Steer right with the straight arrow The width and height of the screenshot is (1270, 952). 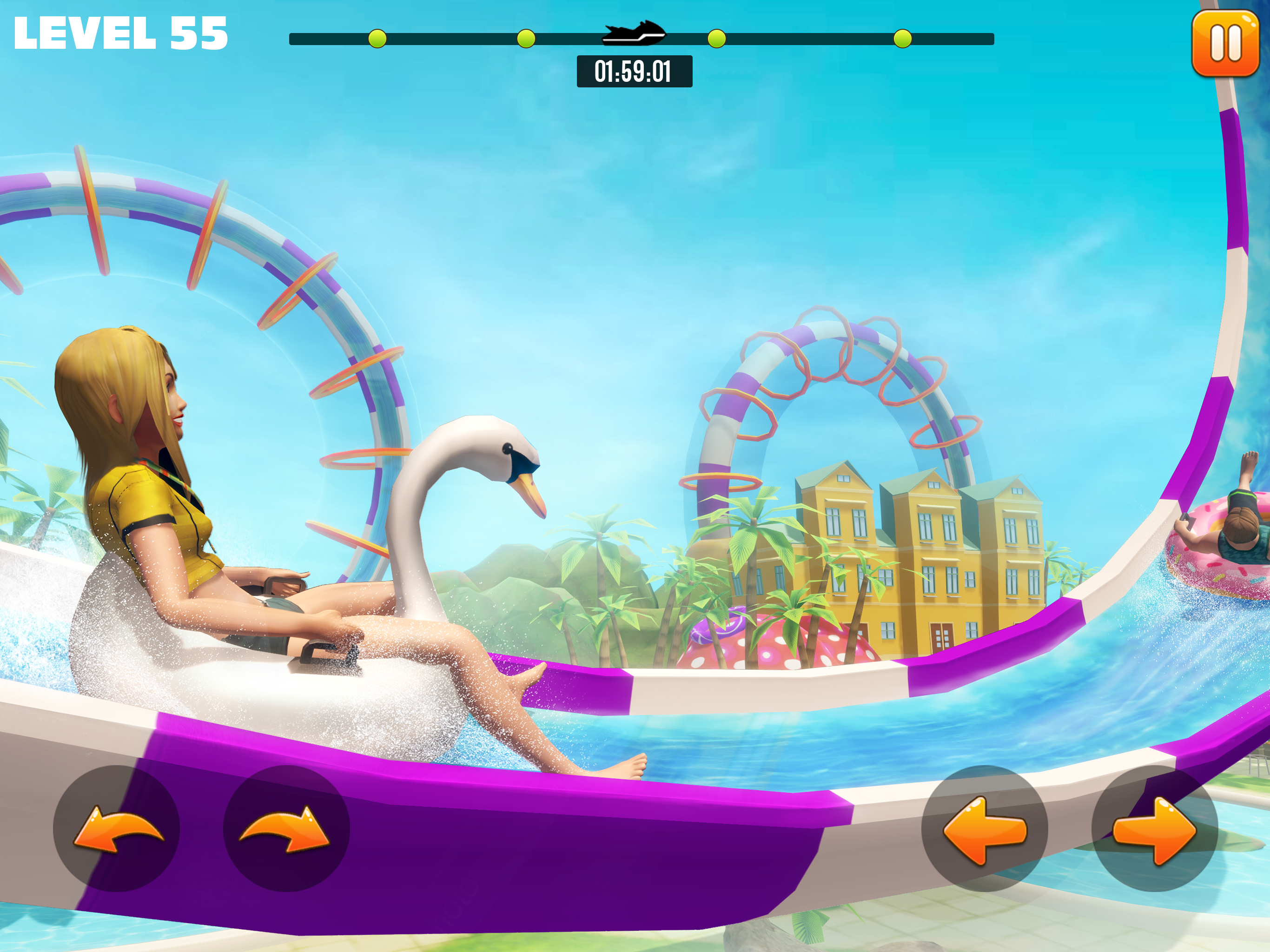pos(1154,828)
